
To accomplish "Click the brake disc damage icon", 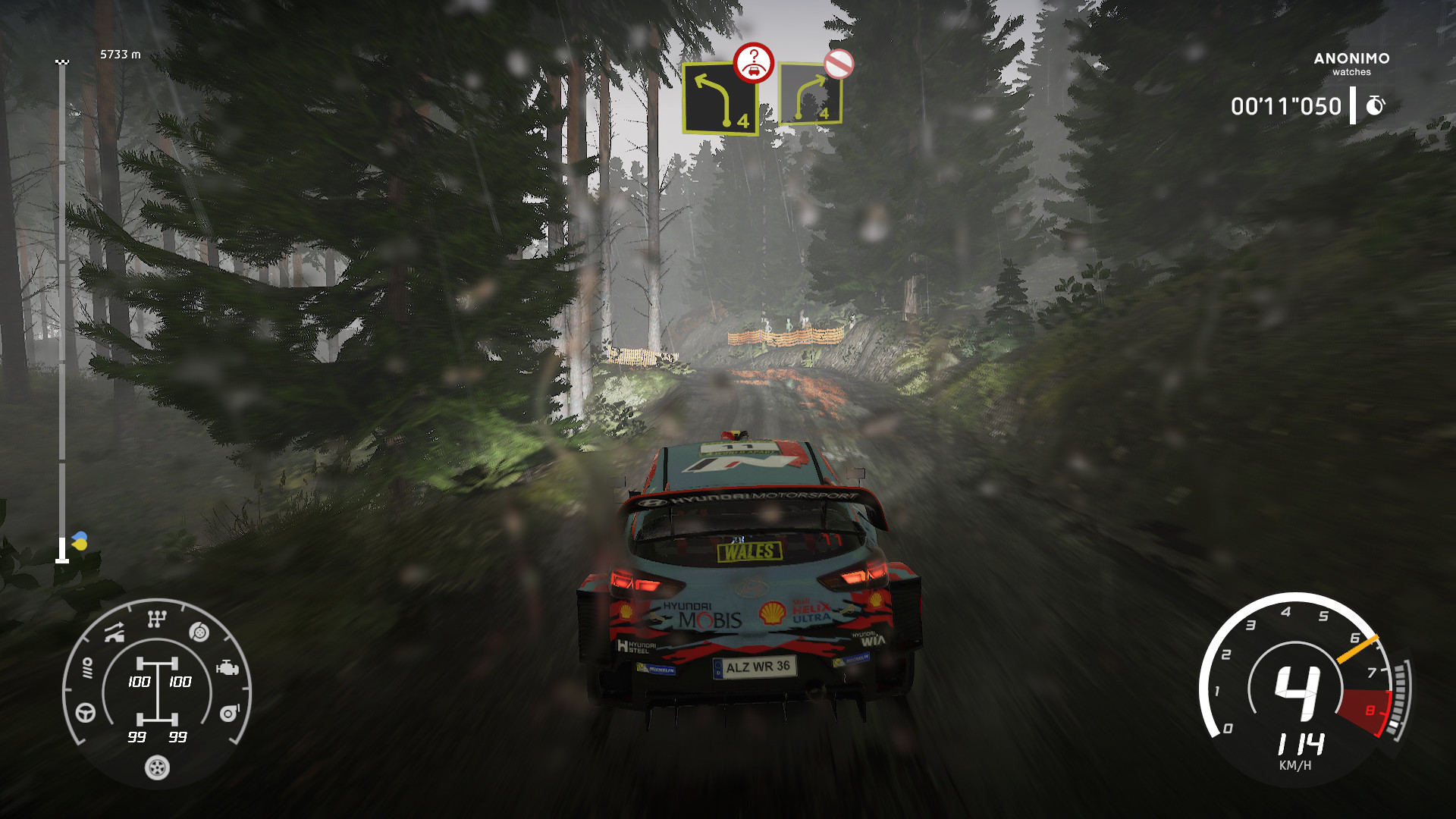I will pos(199,632).
